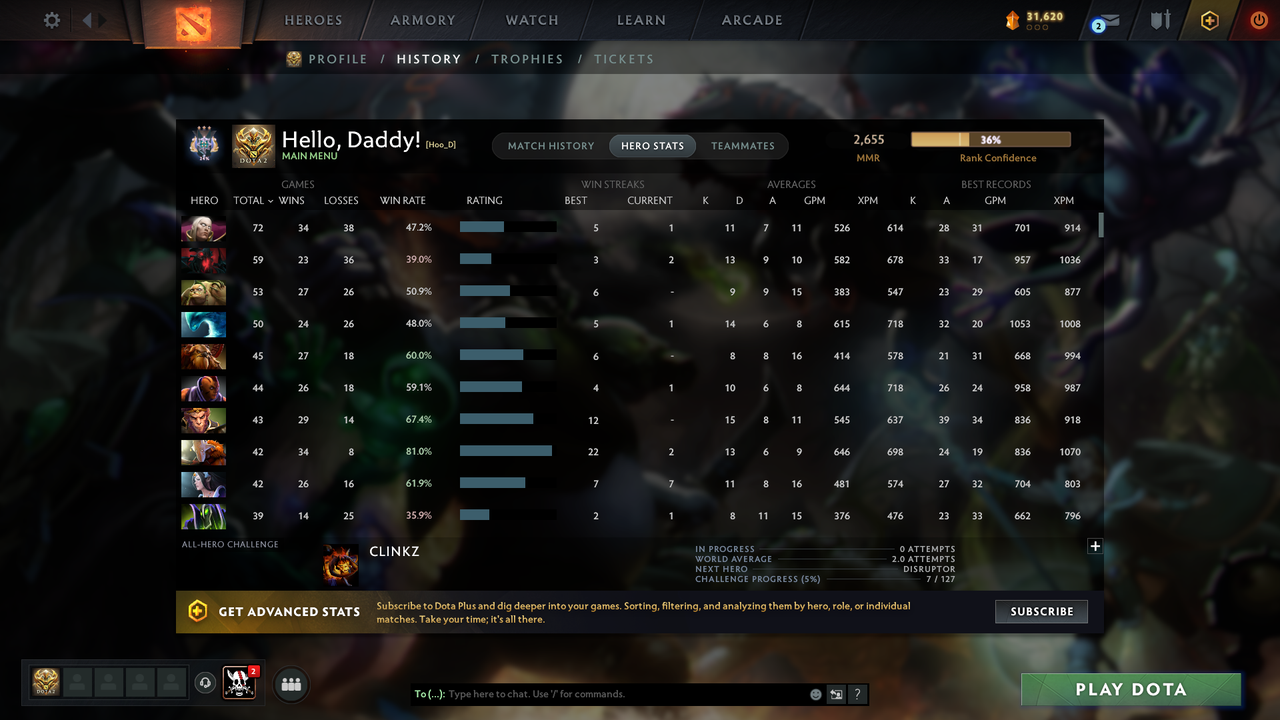
Task: Click the red power button to exit
Action: (1259, 19)
